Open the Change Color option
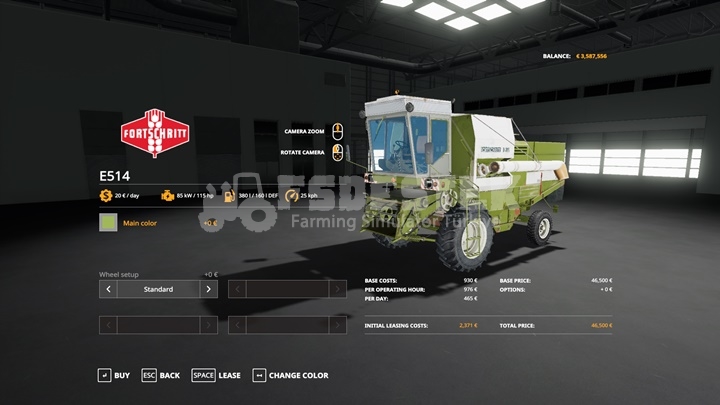 click(x=290, y=375)
